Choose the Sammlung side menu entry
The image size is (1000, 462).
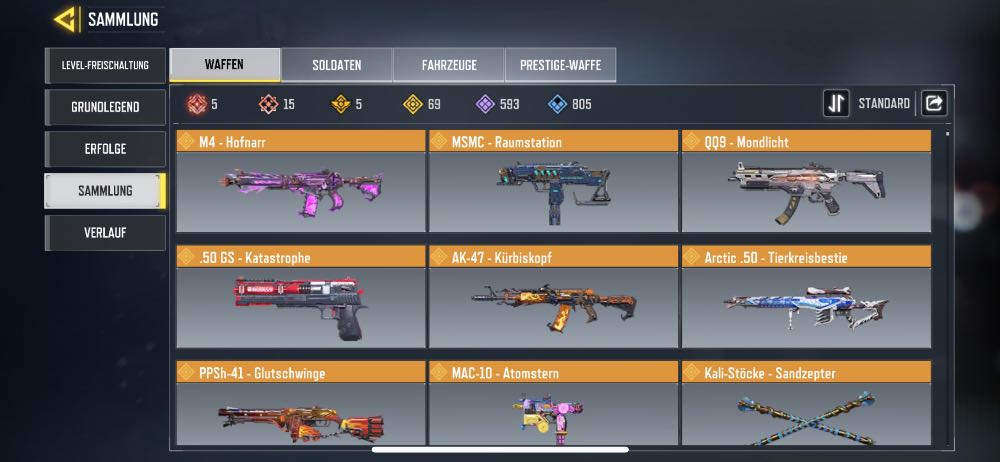pyautogui.click(x=104, y=191)
